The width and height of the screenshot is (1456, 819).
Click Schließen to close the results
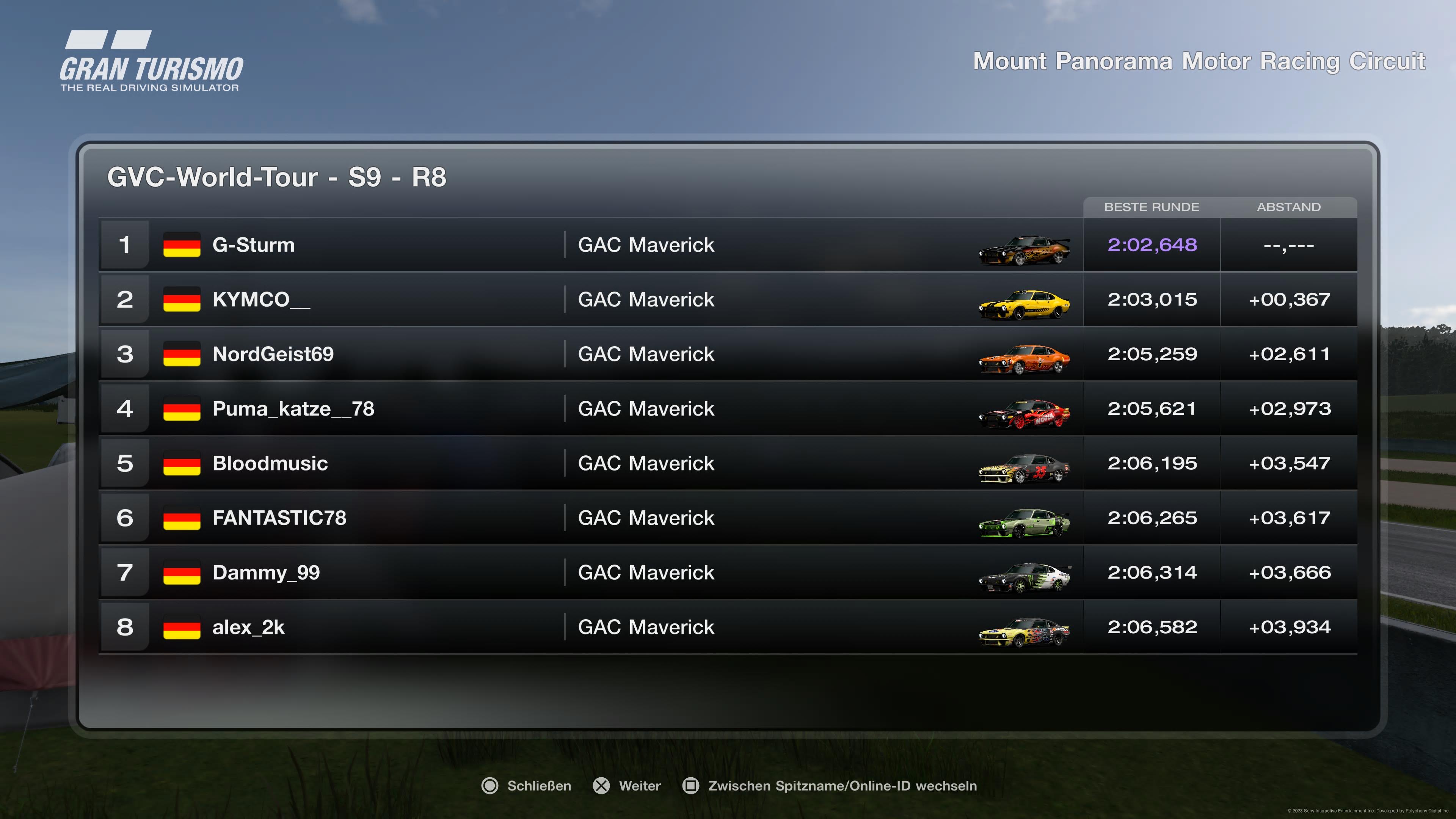coord(539,786)
